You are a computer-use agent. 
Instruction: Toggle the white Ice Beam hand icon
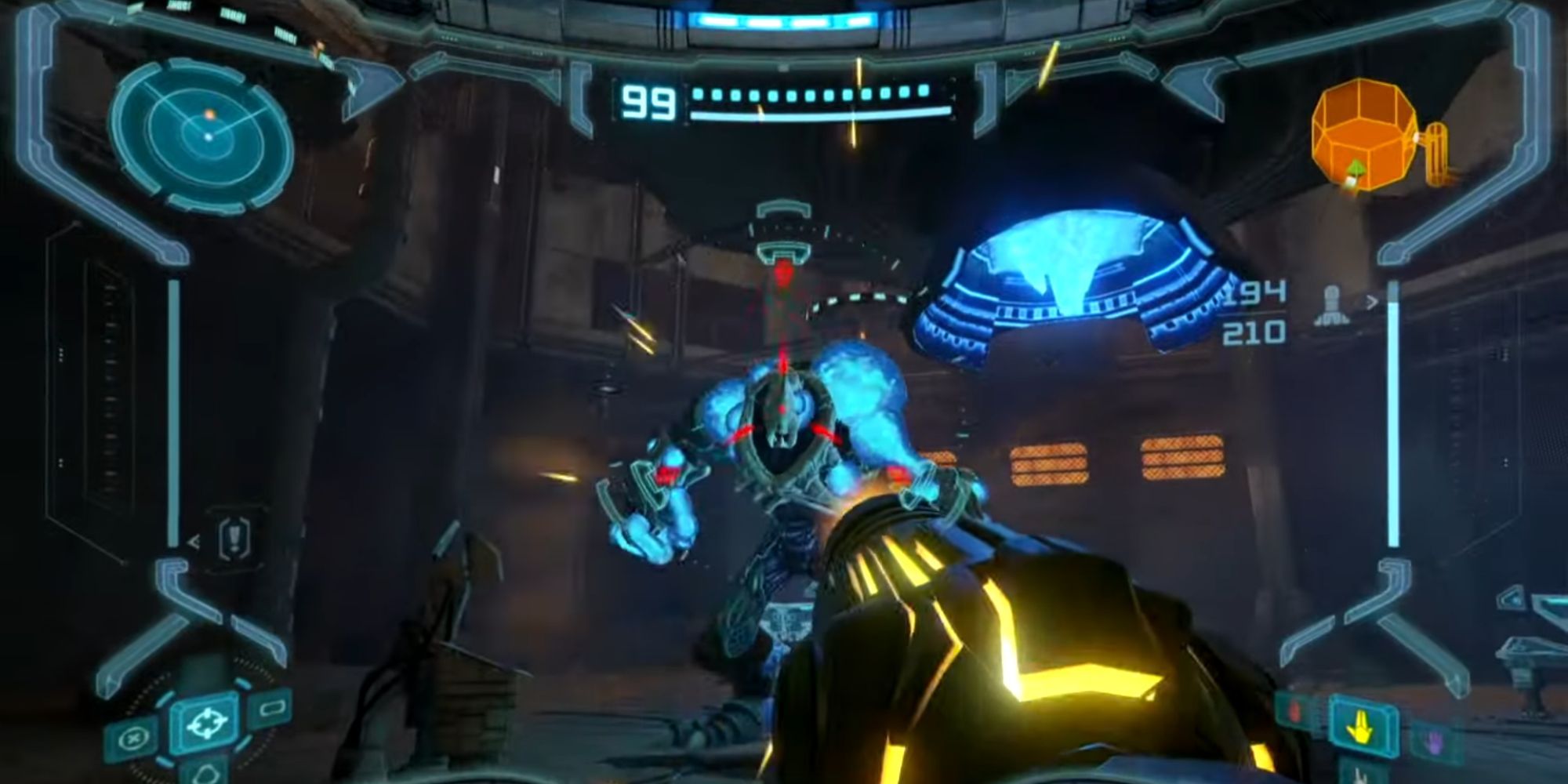point(1361,776)
